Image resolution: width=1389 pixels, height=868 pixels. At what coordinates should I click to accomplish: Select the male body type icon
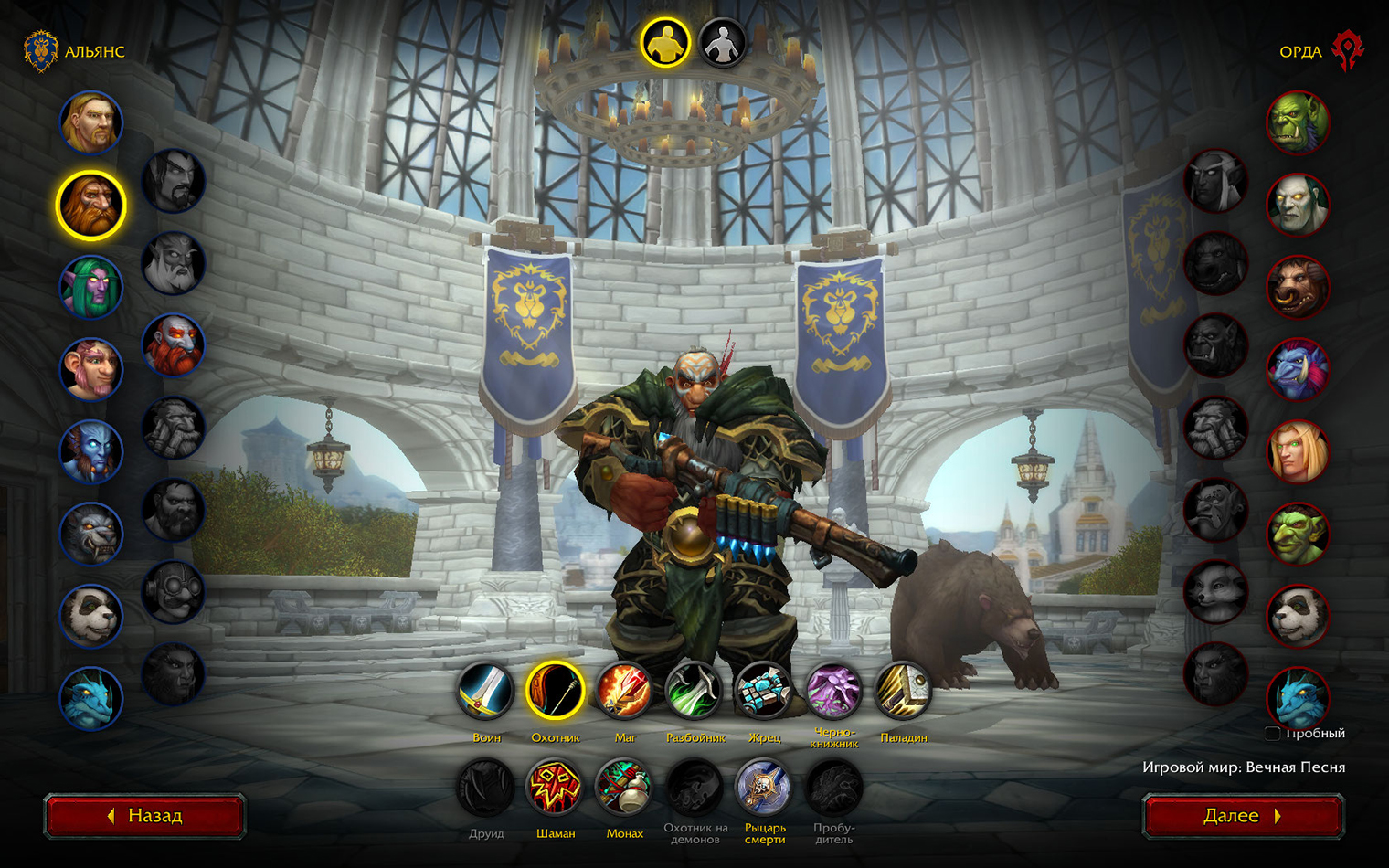664,43
